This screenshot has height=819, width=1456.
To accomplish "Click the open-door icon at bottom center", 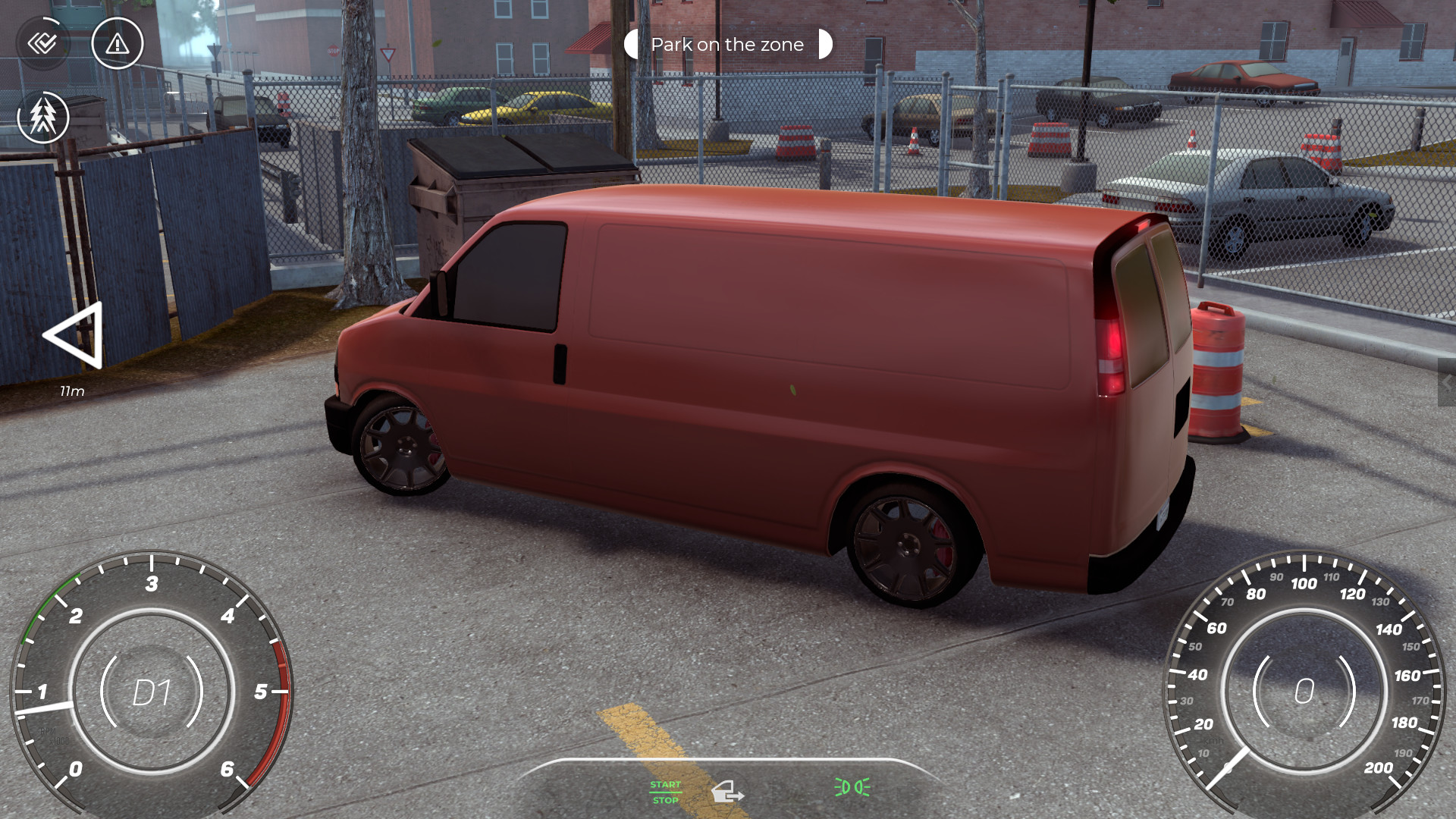I will 730,791.
